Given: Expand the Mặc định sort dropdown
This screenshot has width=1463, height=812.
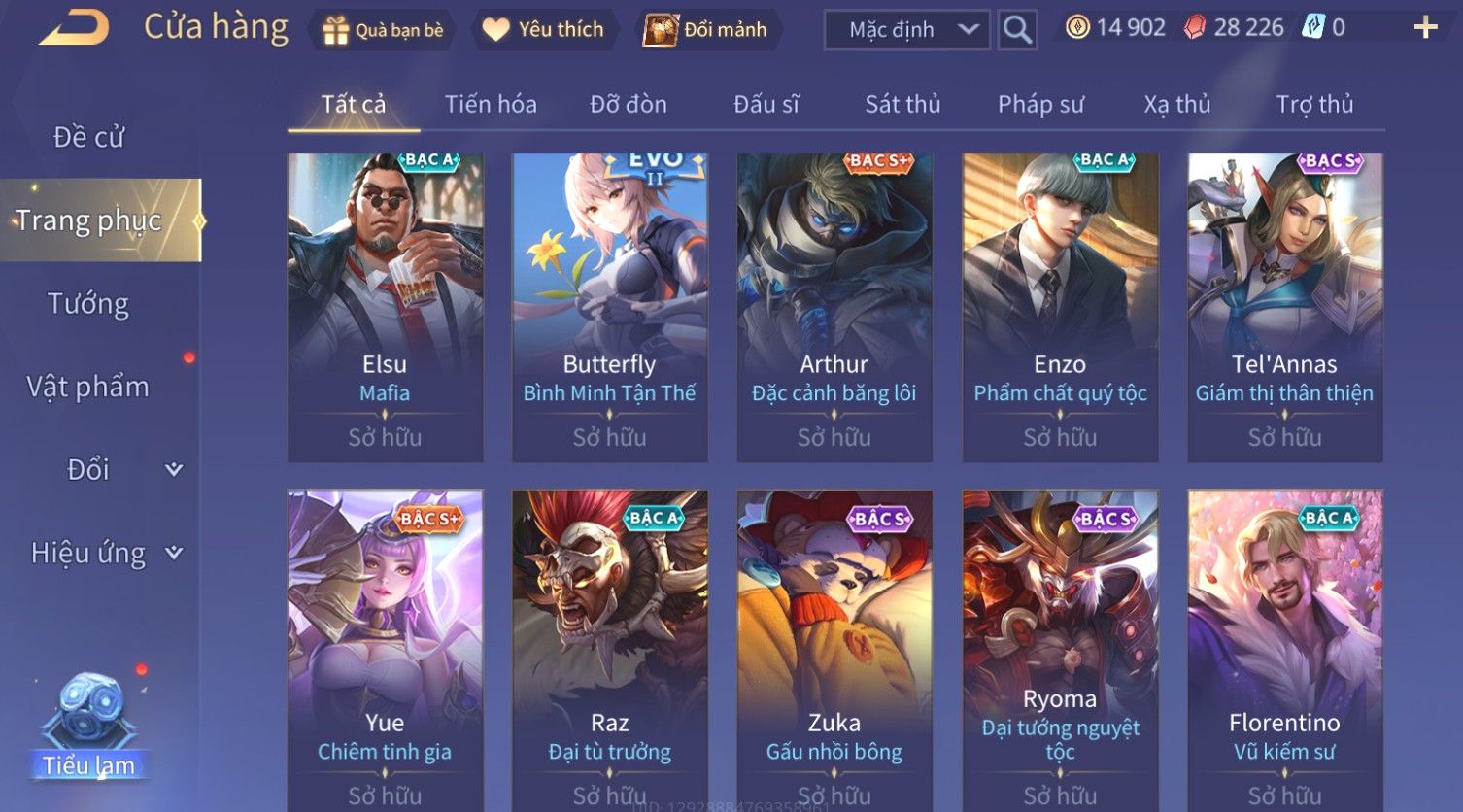Looking at the screenshot, I should point(907,30).
